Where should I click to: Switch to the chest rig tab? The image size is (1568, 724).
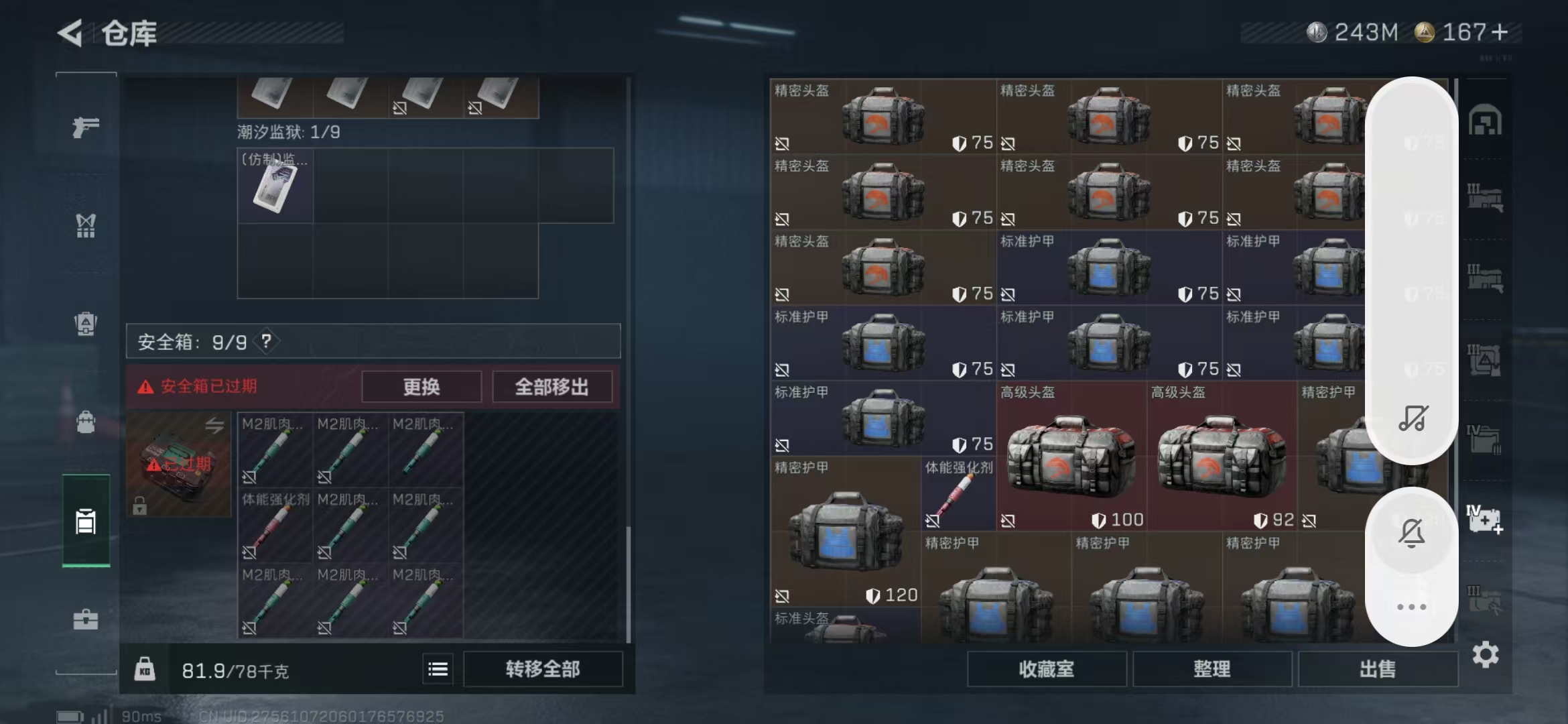click(x=86, y=226)
